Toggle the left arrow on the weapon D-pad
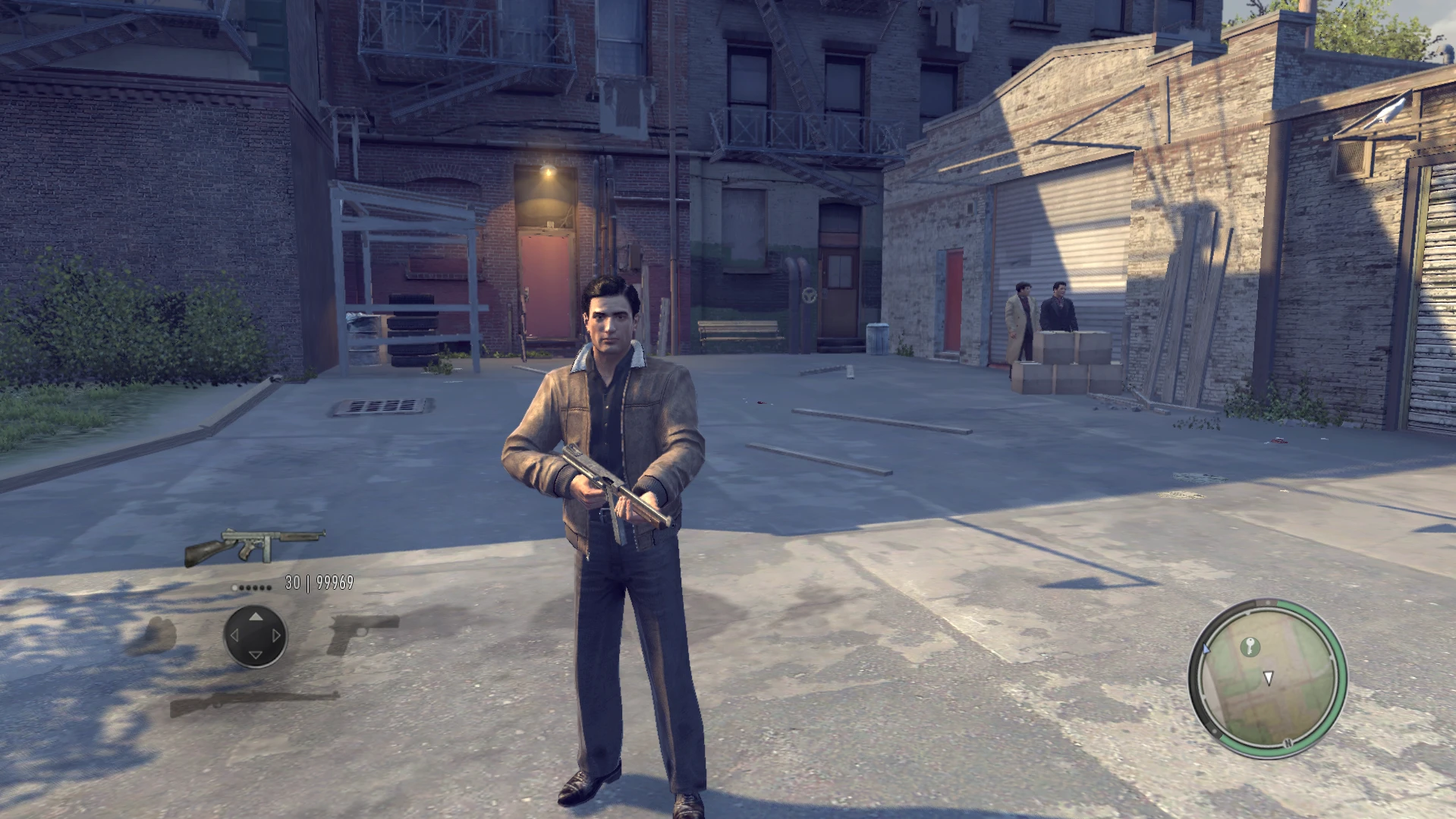 click(234, 635)
